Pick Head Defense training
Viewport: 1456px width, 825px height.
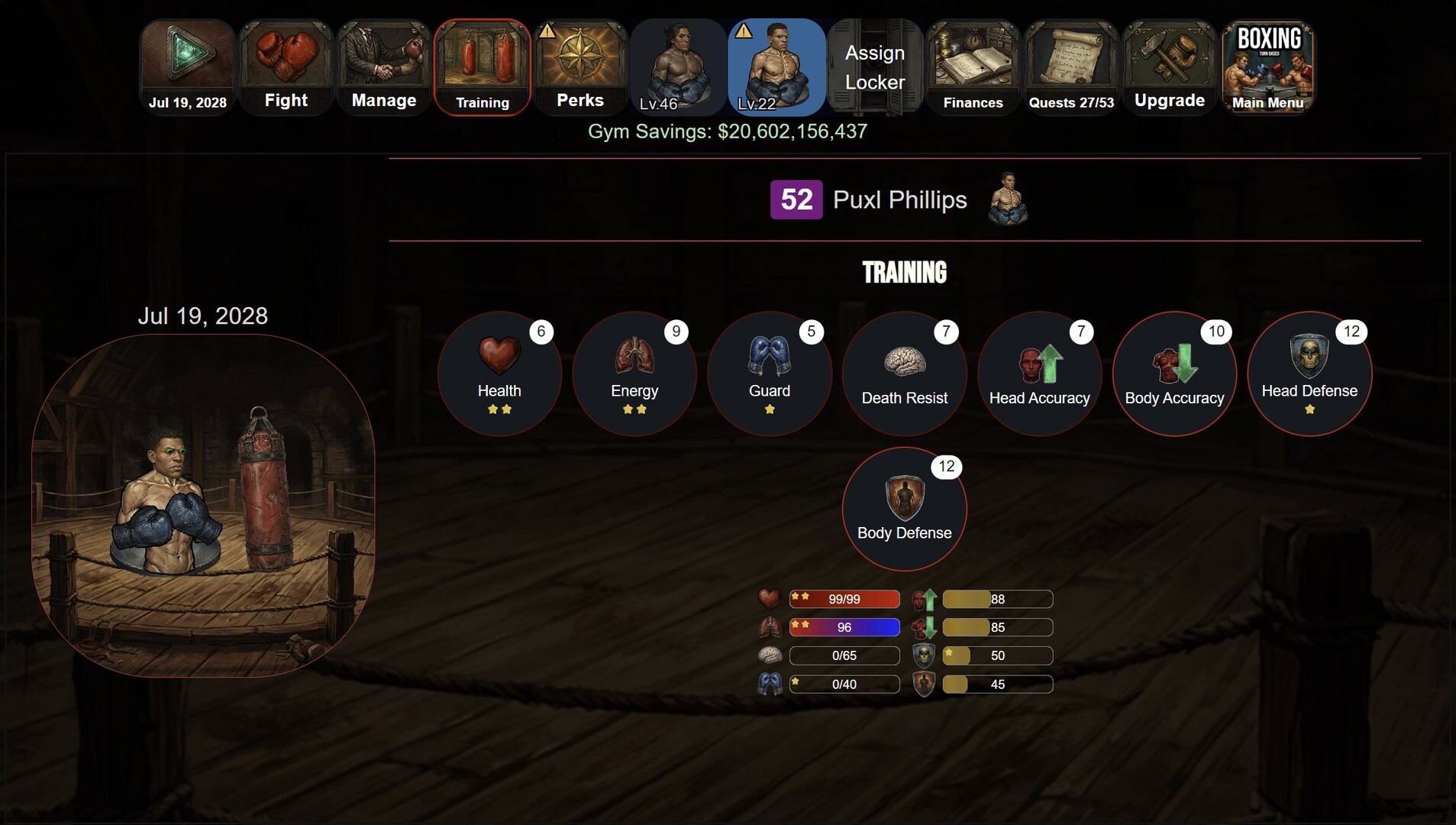(x=1309, y=374)
